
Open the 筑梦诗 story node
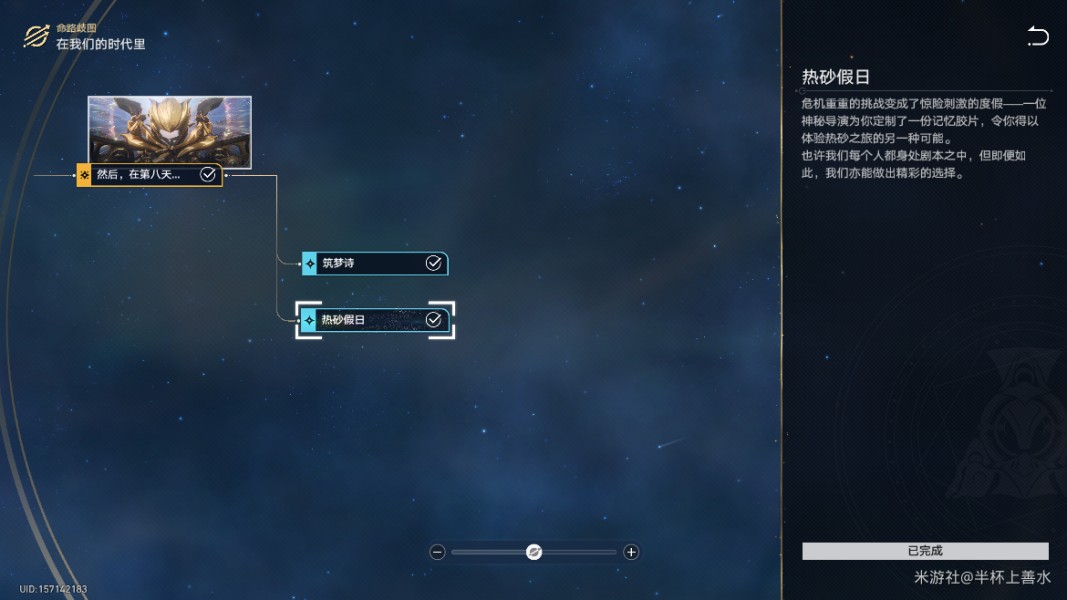pos(375,264)
